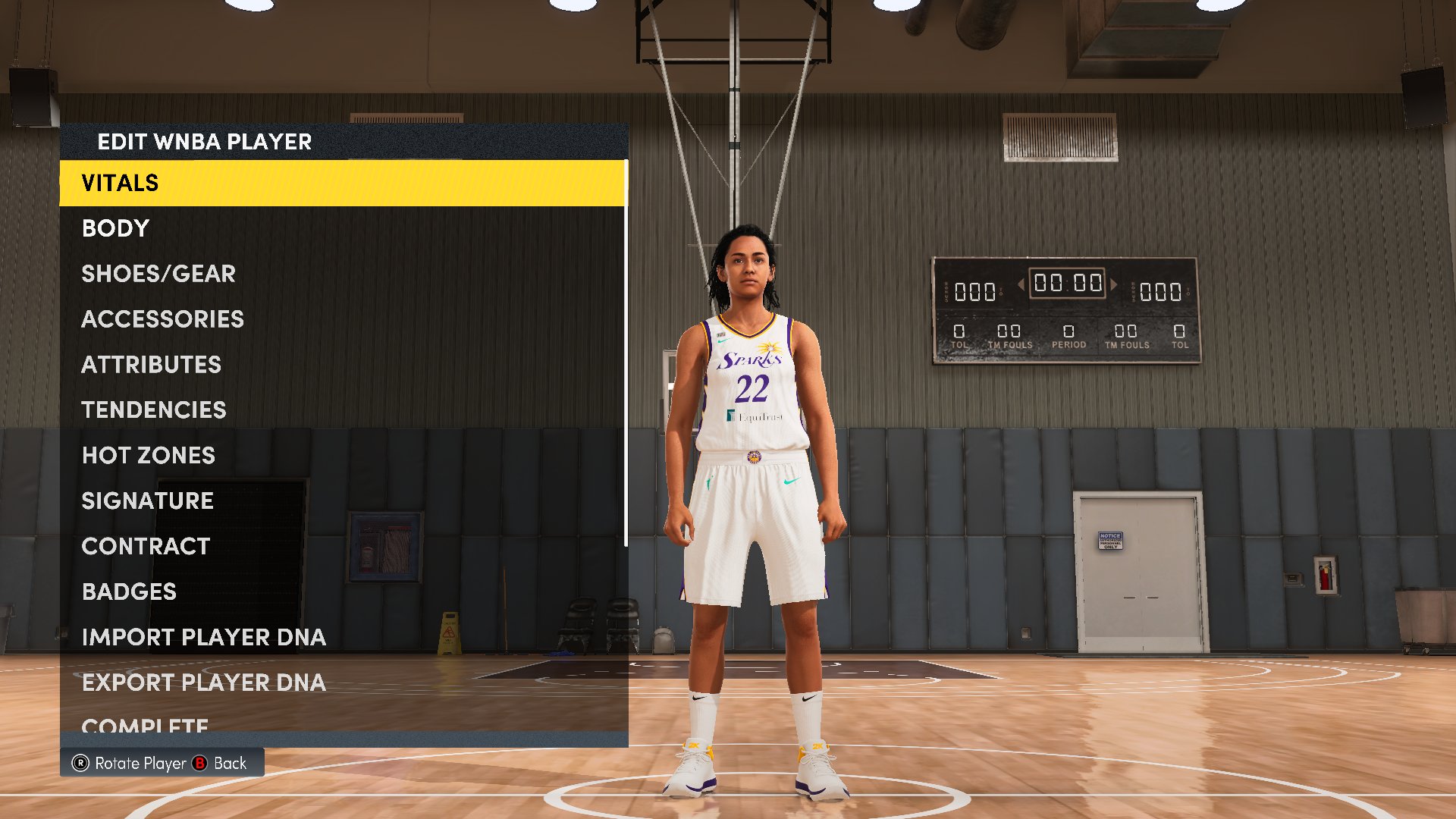The height and width of the screenshot is (819, 1456).
Task: Click the partially visible Complete option
Action: [x=144, y=725]
